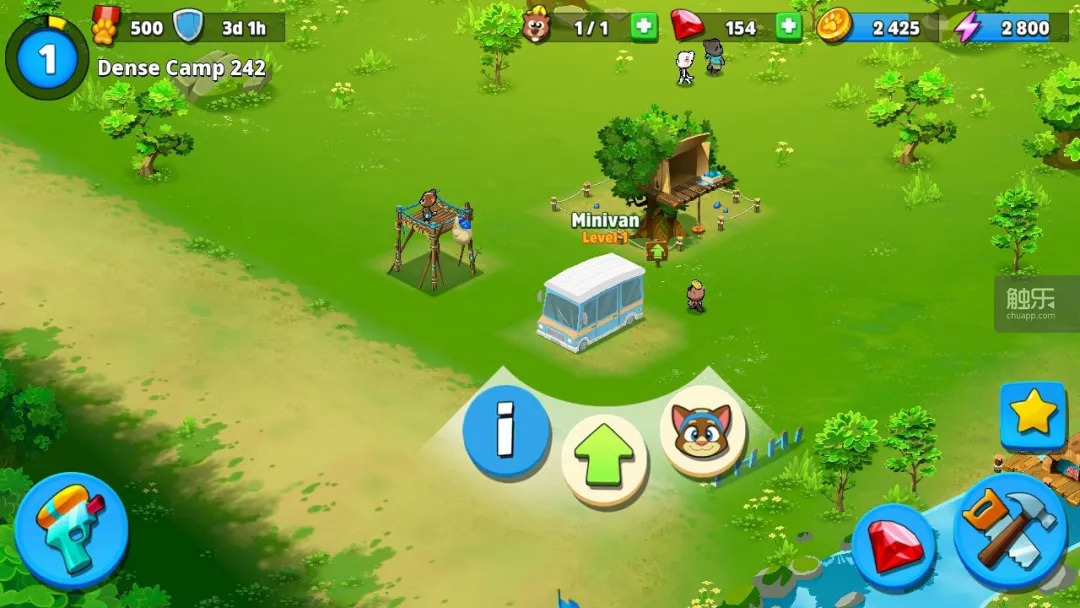Tap the blue shield protection icon
The height and width of the screenshot is (608, 1080).
188,27
